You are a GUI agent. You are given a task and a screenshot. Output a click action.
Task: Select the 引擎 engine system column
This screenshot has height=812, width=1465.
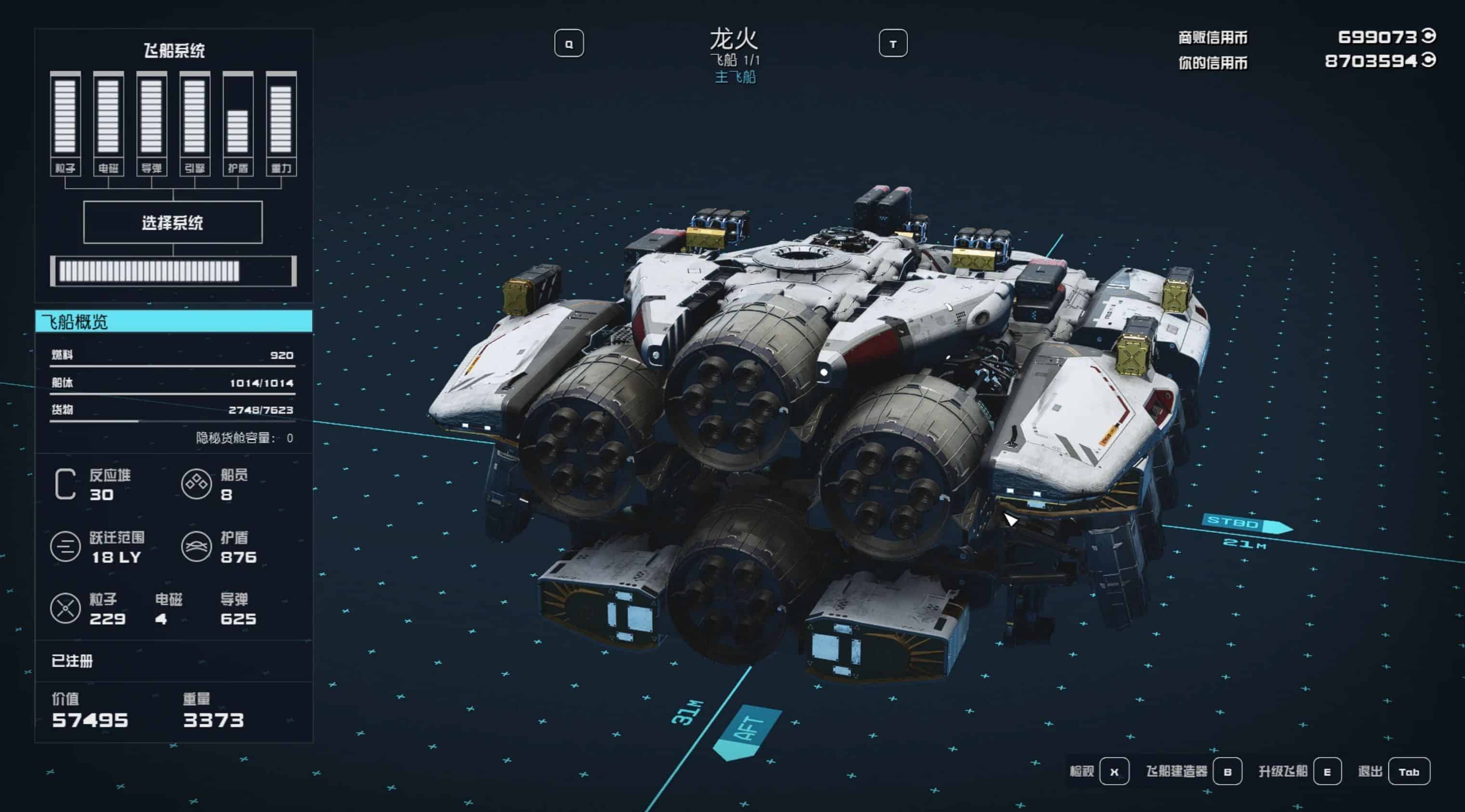(195, 123)
